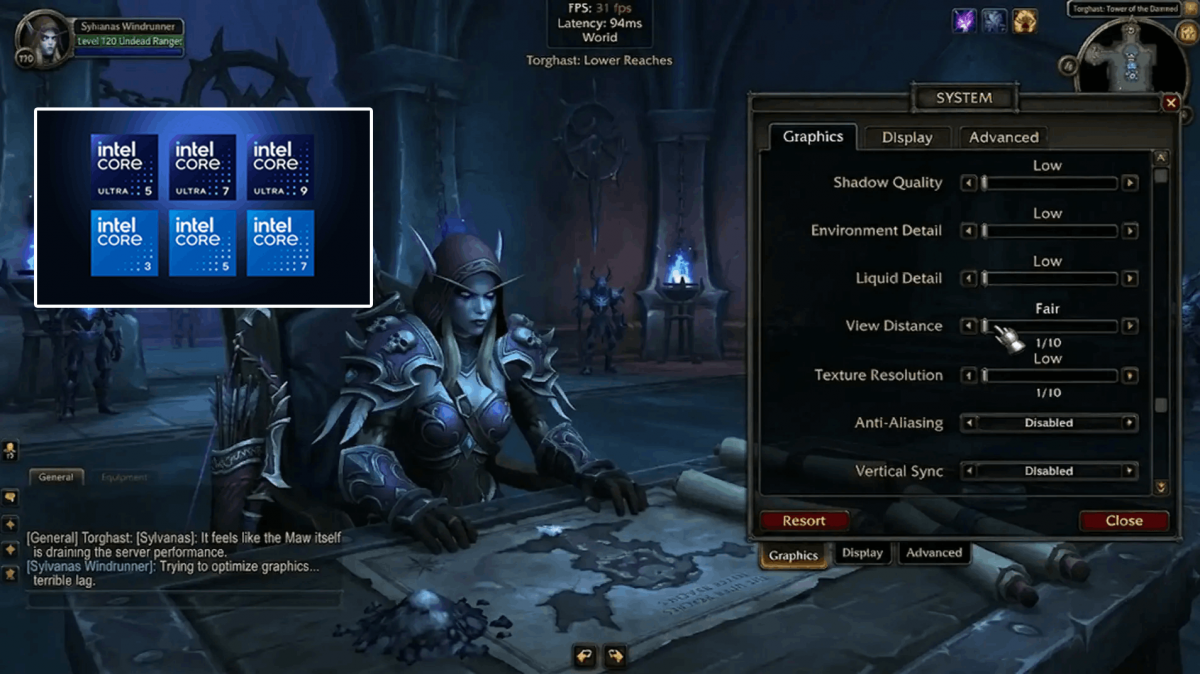
Task: Close the System window with the X
Action: [1171, 103]
